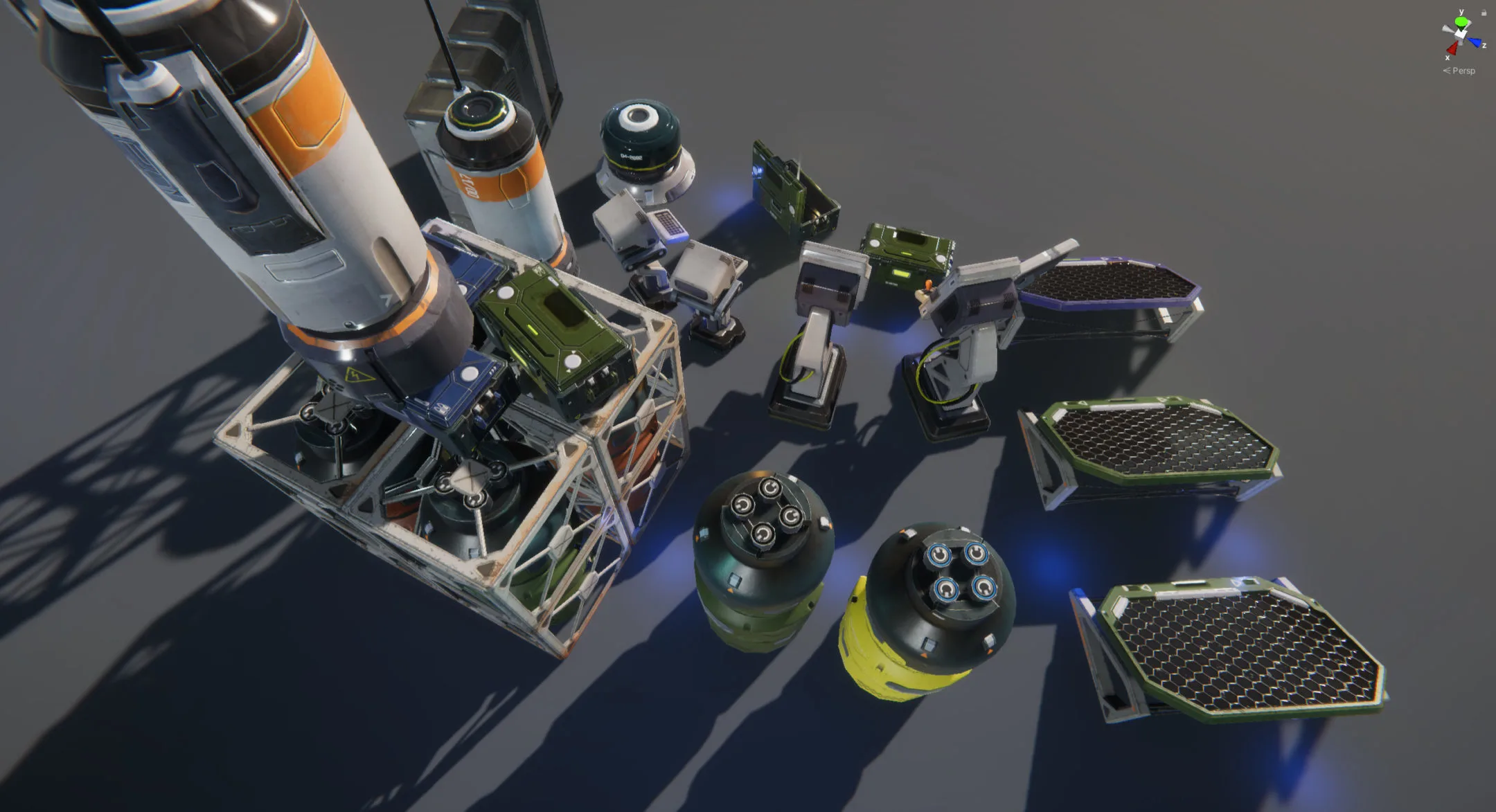
Task: Toggle projection mode by clicking the Persp label
Action: [1464, 71]
